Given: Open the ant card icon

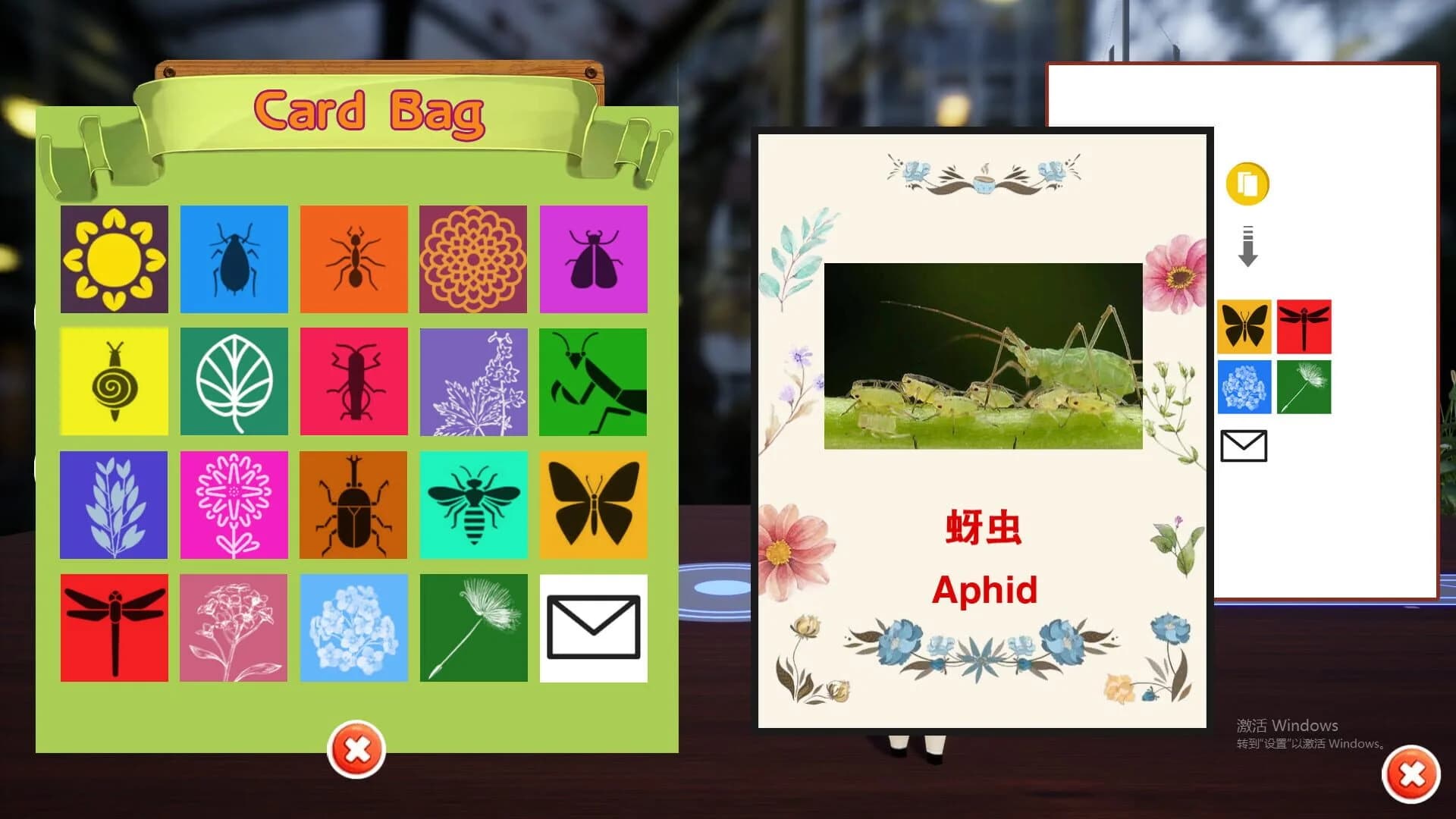Looking at the screenshot, I should (354, 259).
